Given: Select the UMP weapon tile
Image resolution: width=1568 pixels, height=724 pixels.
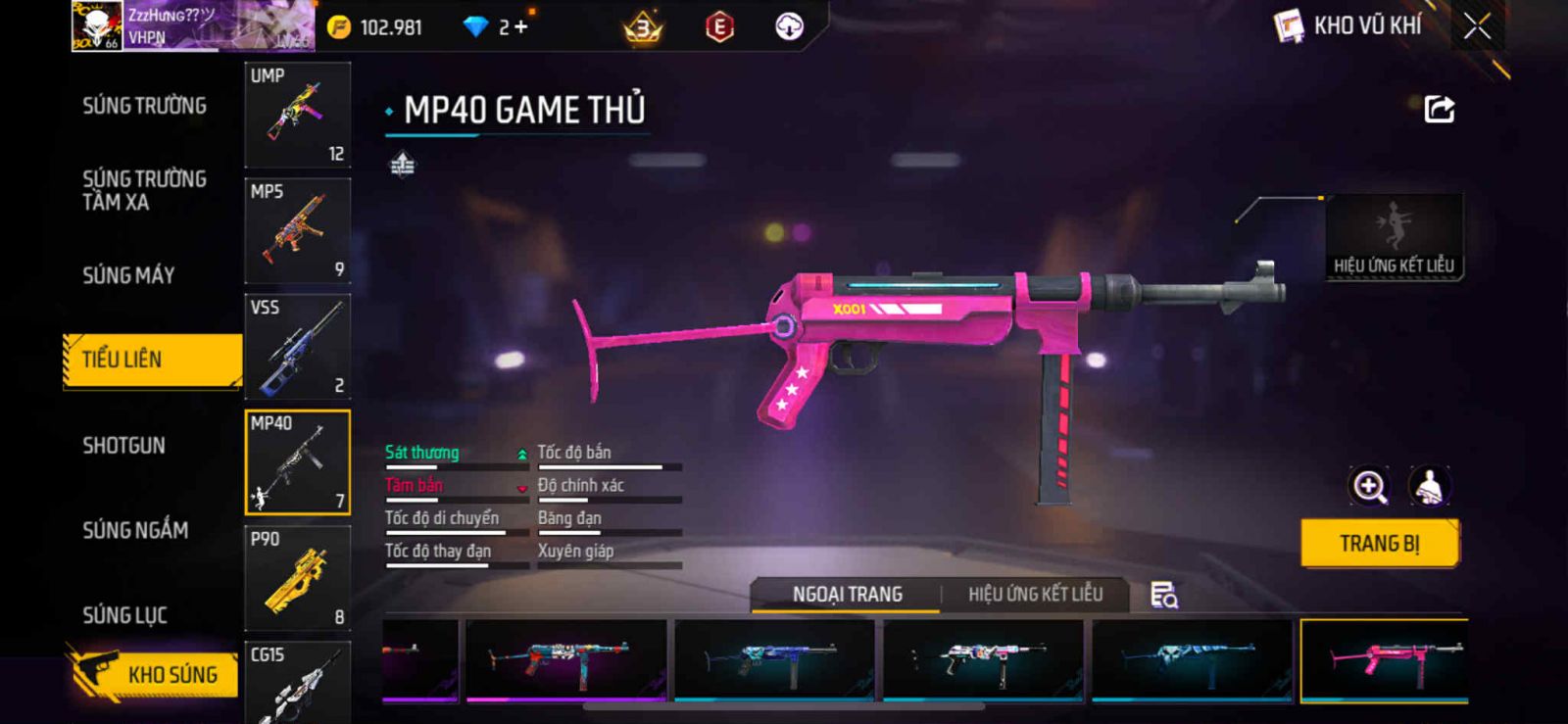Looking at the screenshot, I should pyautogui.click(x=297, y=115).
